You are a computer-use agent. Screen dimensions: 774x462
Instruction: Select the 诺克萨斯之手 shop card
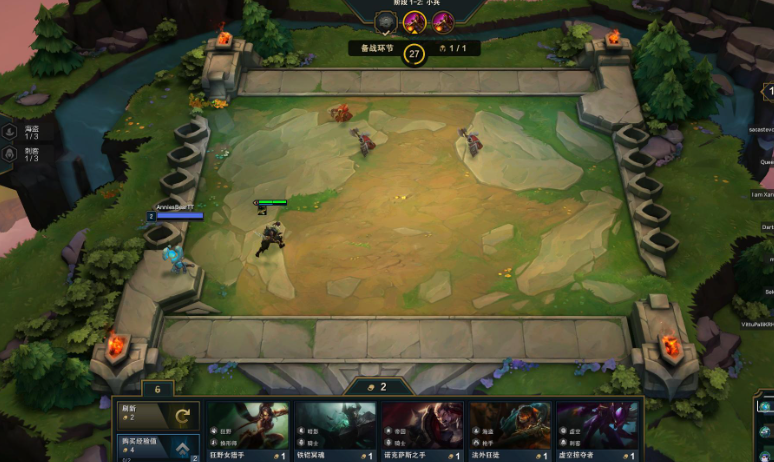point(423,431)
